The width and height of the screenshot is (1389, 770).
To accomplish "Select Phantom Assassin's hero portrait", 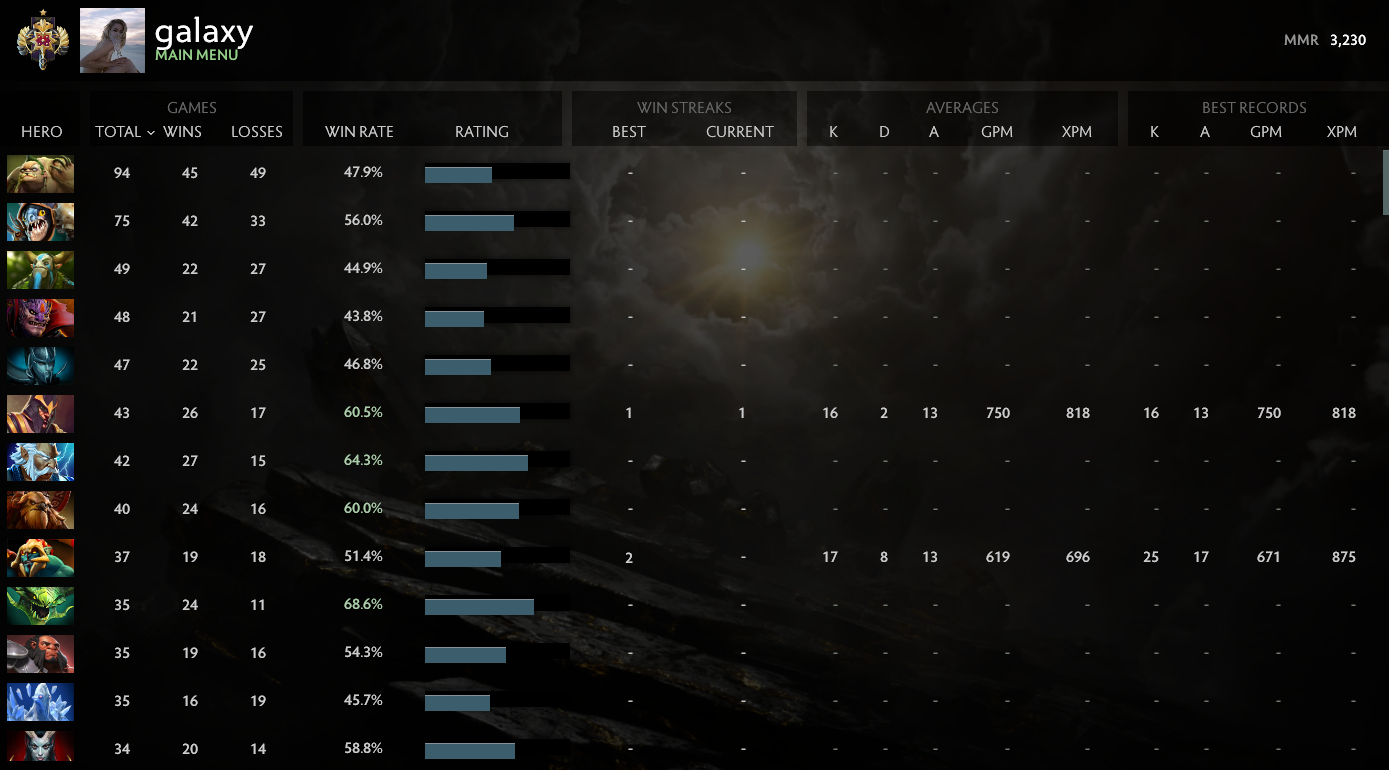I will click(x=40, y=365).
